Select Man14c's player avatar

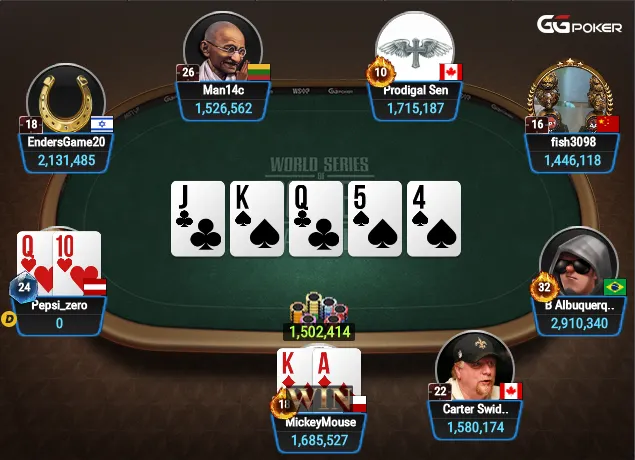pos(222,50)
